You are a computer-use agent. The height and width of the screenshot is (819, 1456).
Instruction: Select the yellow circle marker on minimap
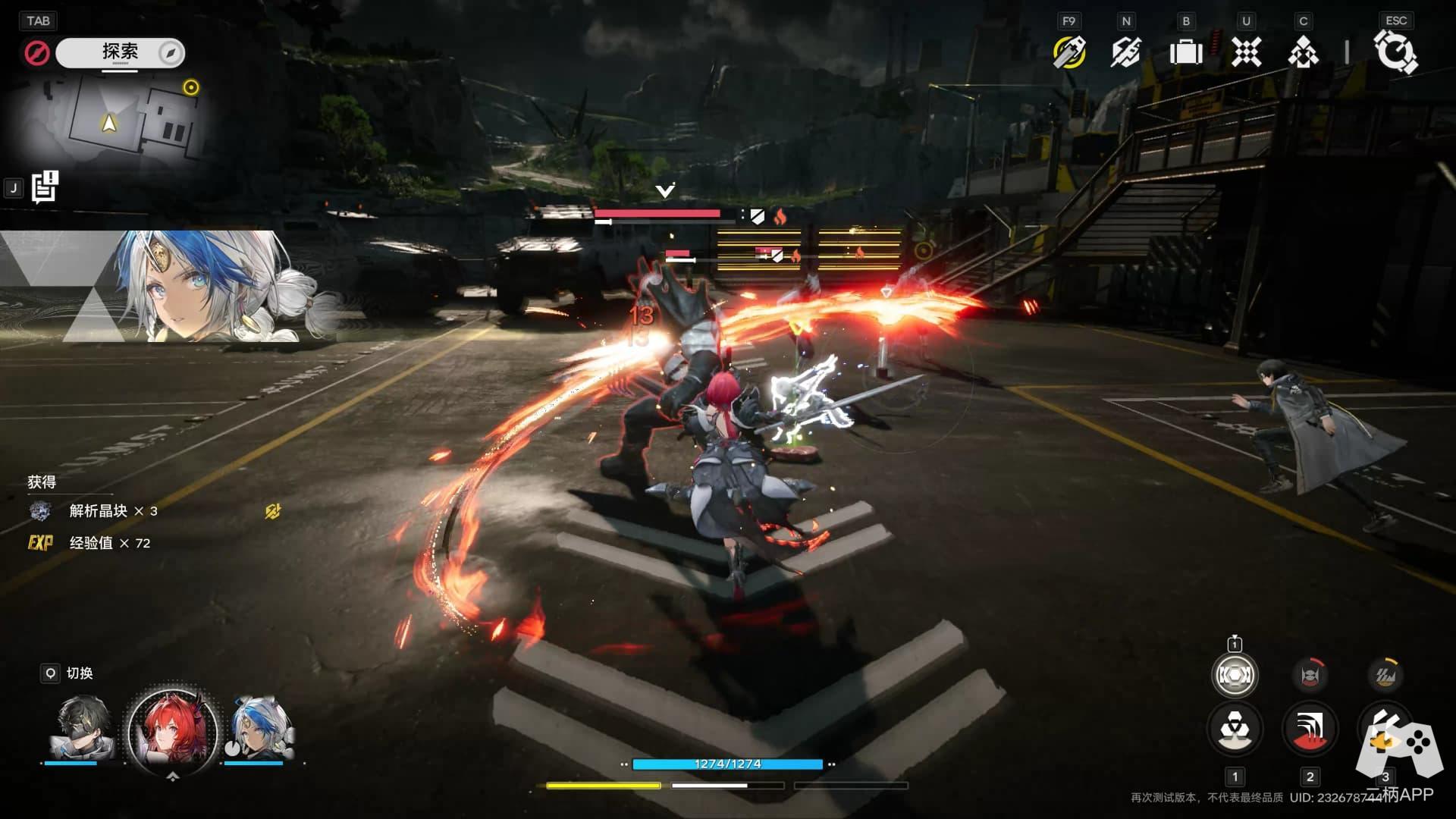pyautogui.click(x=191, y=87)
